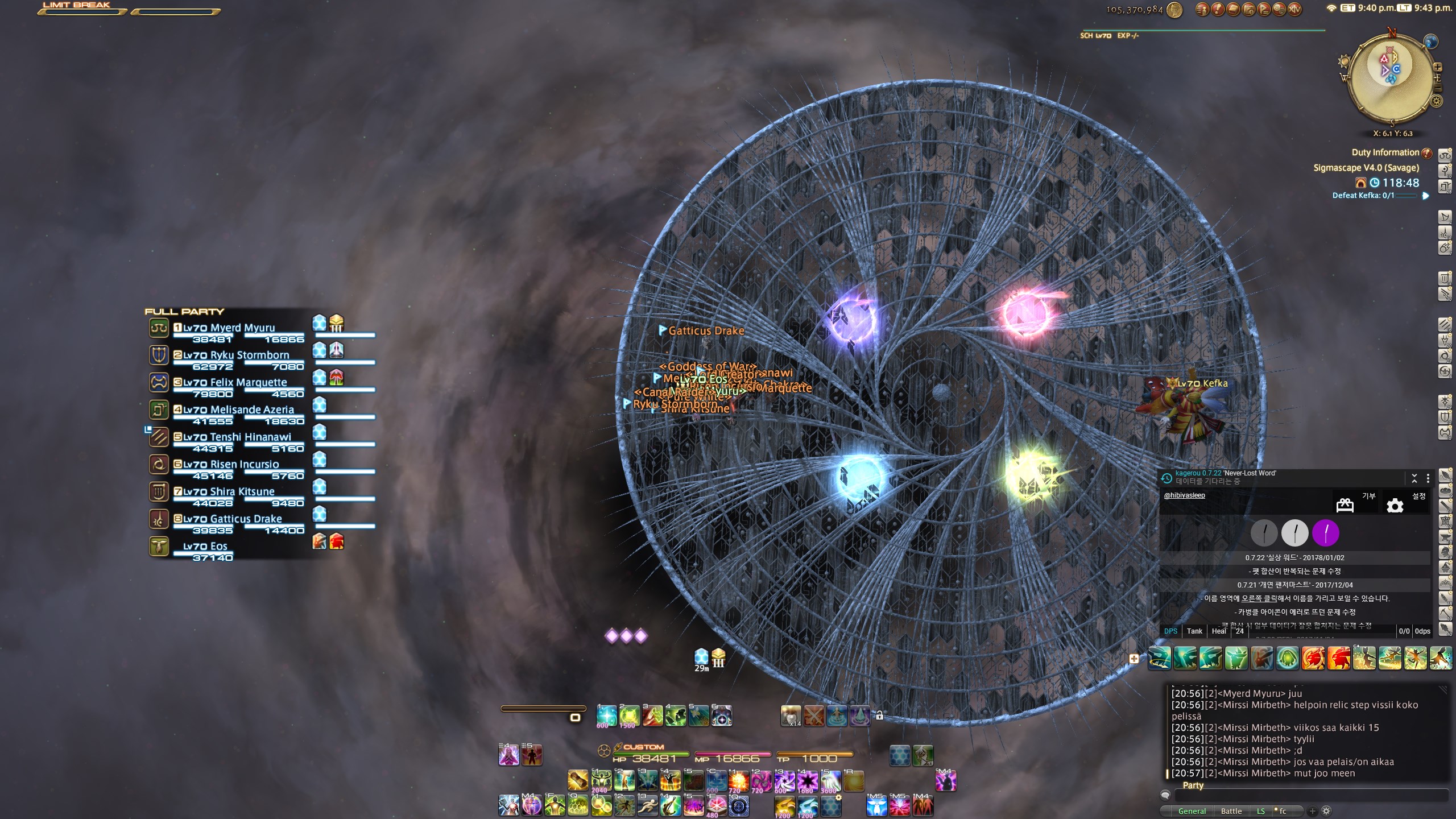Focus the Party chat input field
The height and width of the screenshot is (819, 1456).
pyautogui.click(x=1308, y=796)
